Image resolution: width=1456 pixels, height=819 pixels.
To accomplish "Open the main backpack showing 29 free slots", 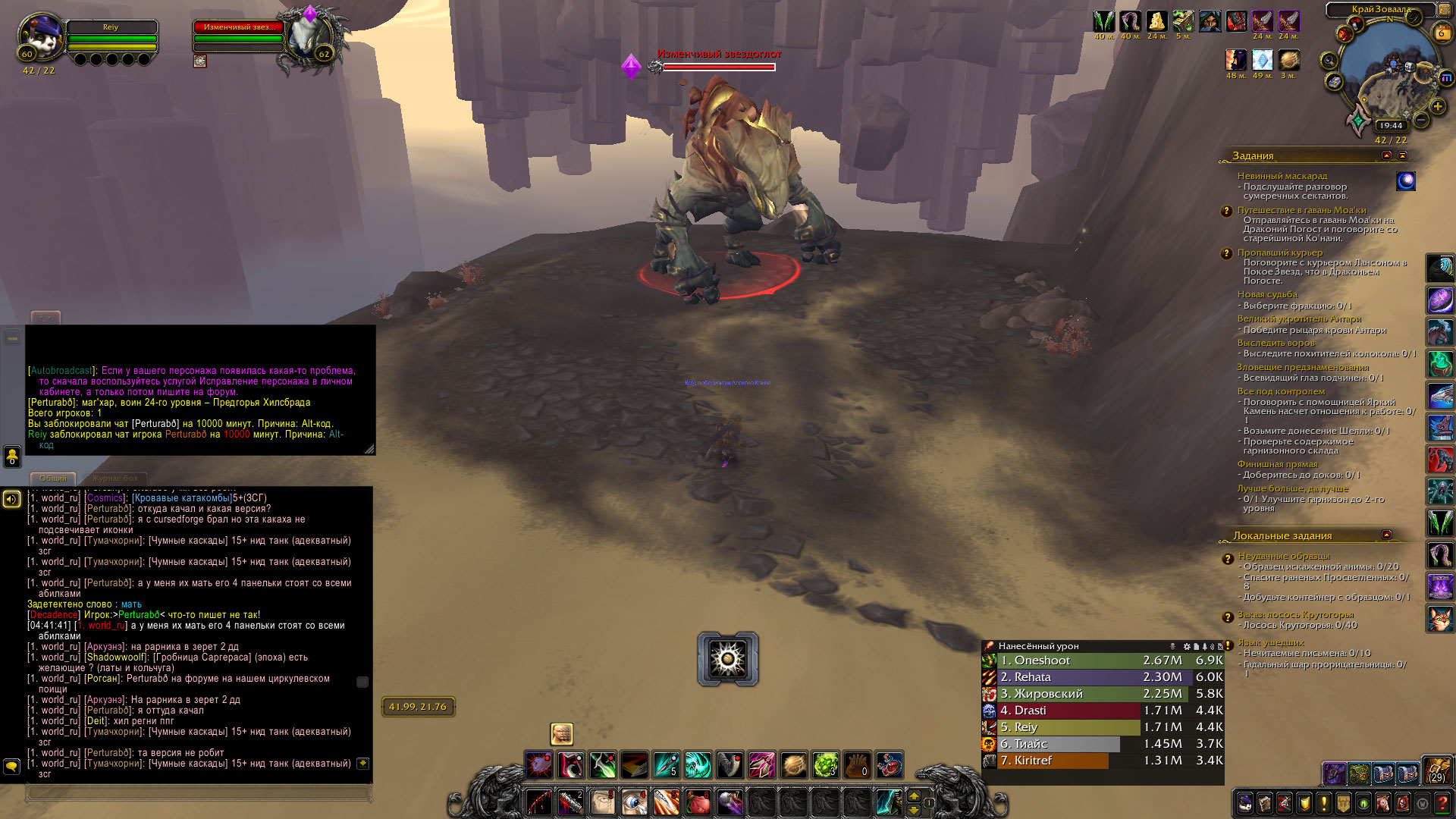I will coord(1436,770).
